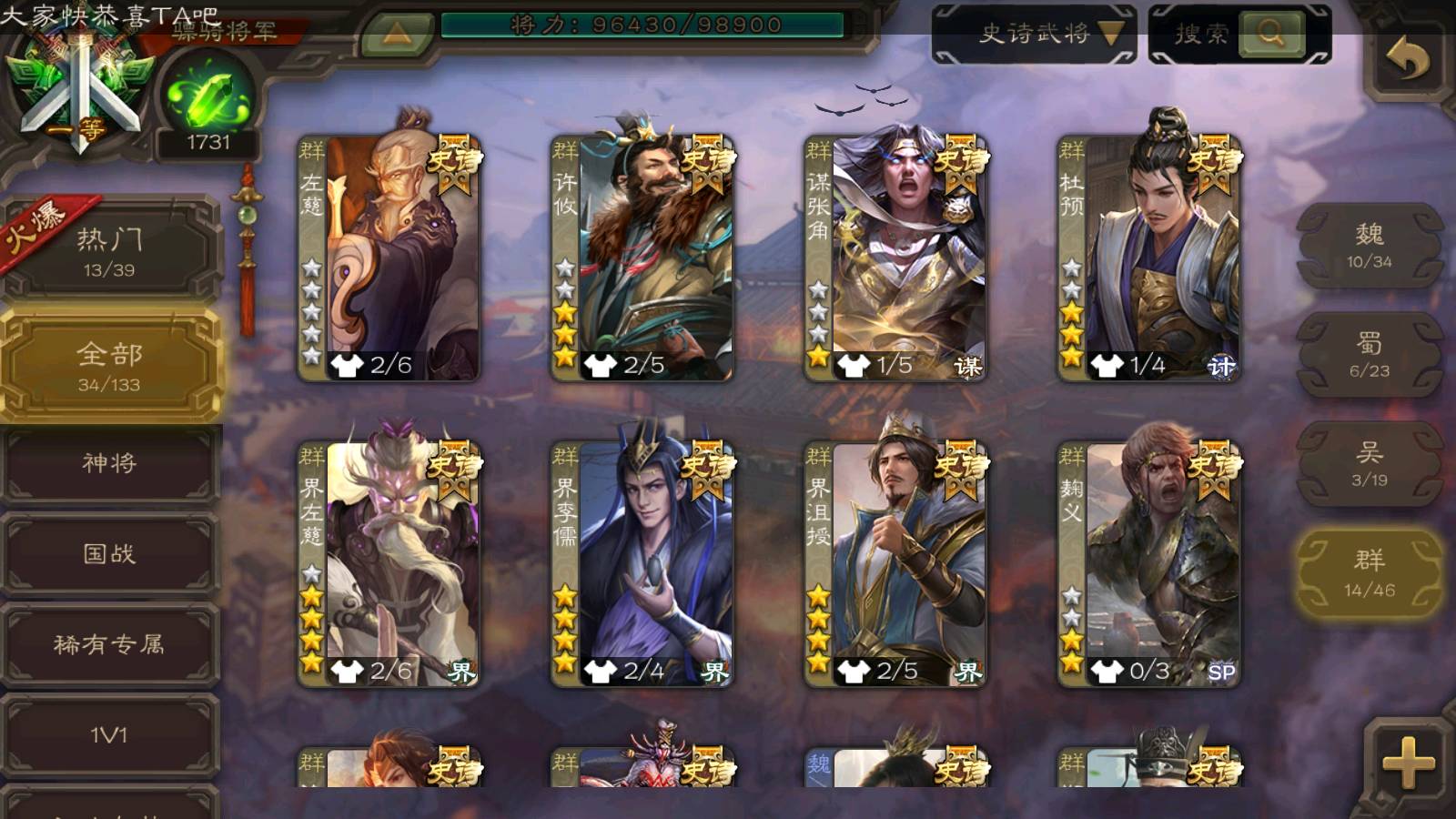Open the 许攸 general card

tap(642, 258)
